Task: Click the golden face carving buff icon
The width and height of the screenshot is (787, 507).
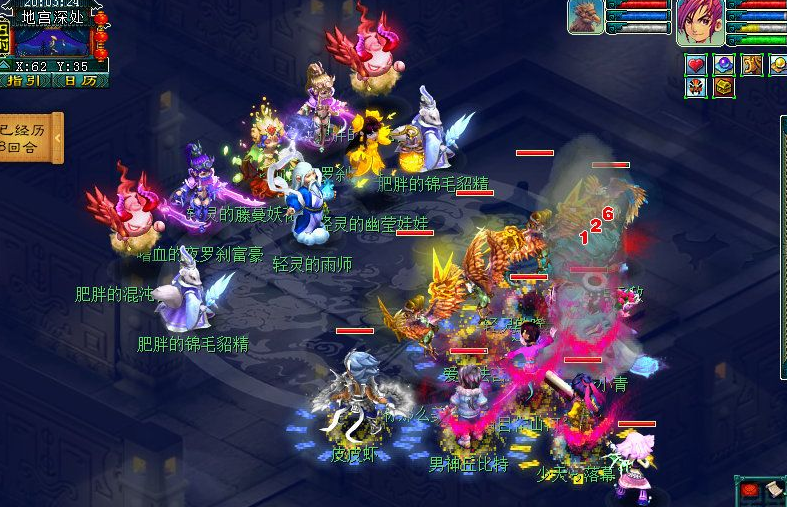Action: click(x=751, y=65)
